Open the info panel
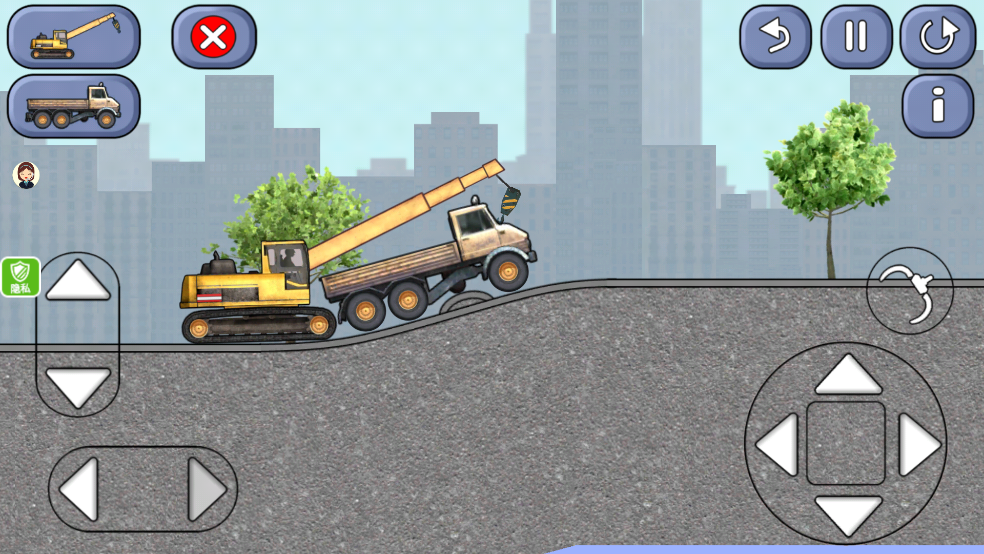Screen dimensions: 984x554 click(937, 105)
